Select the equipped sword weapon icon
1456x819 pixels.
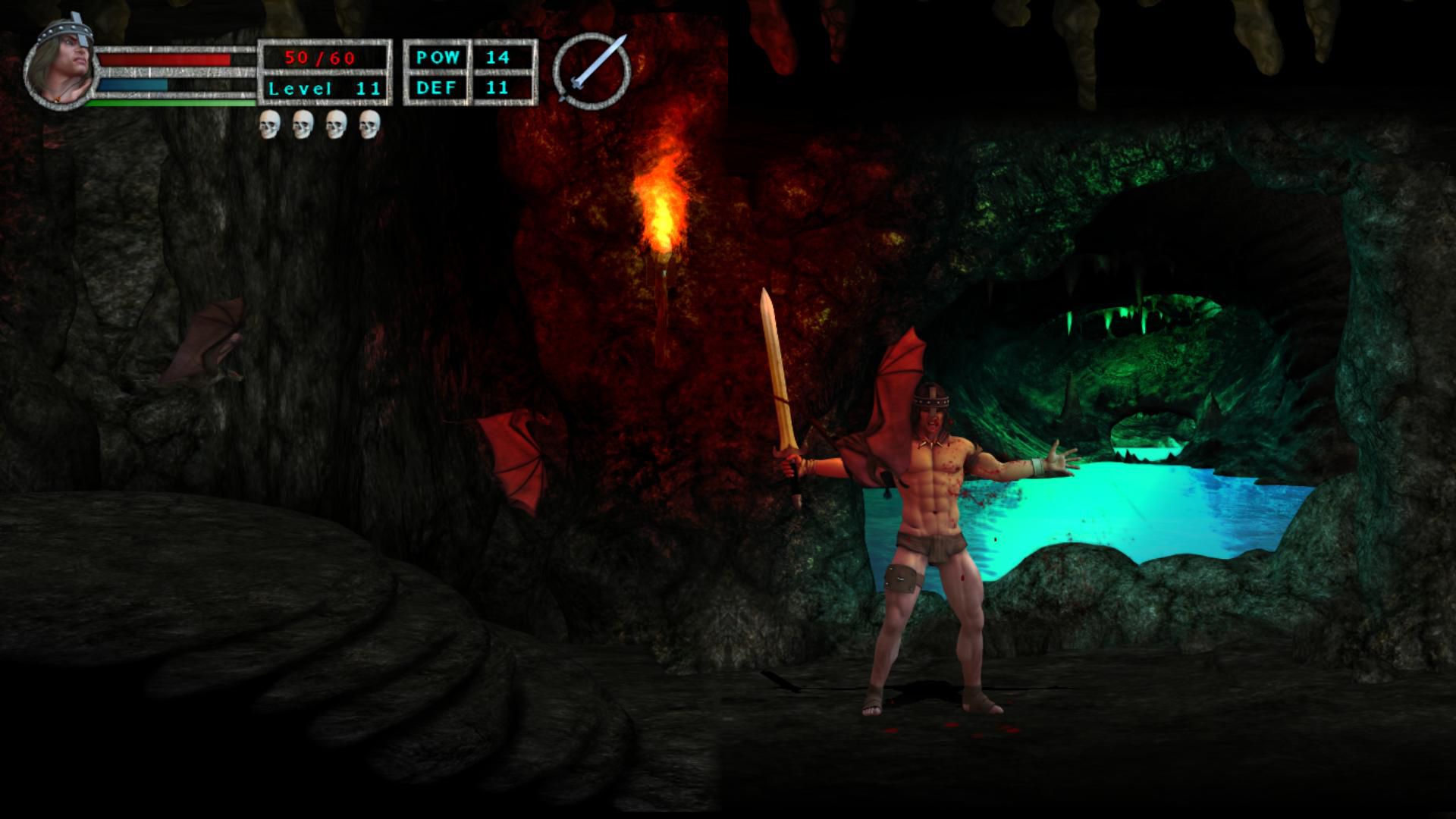pos(592,71)
